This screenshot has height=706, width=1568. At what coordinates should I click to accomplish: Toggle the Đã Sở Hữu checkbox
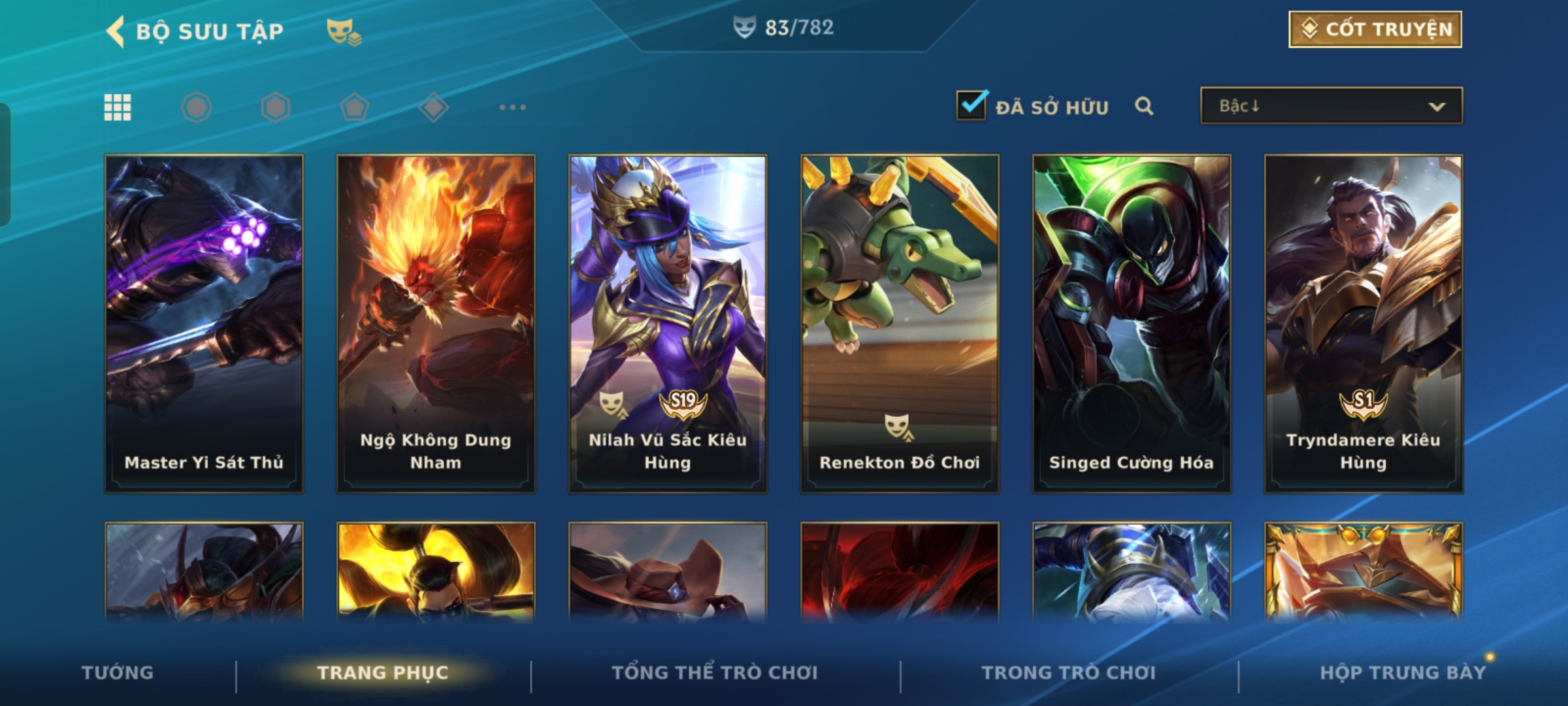(x=971, y=105)
